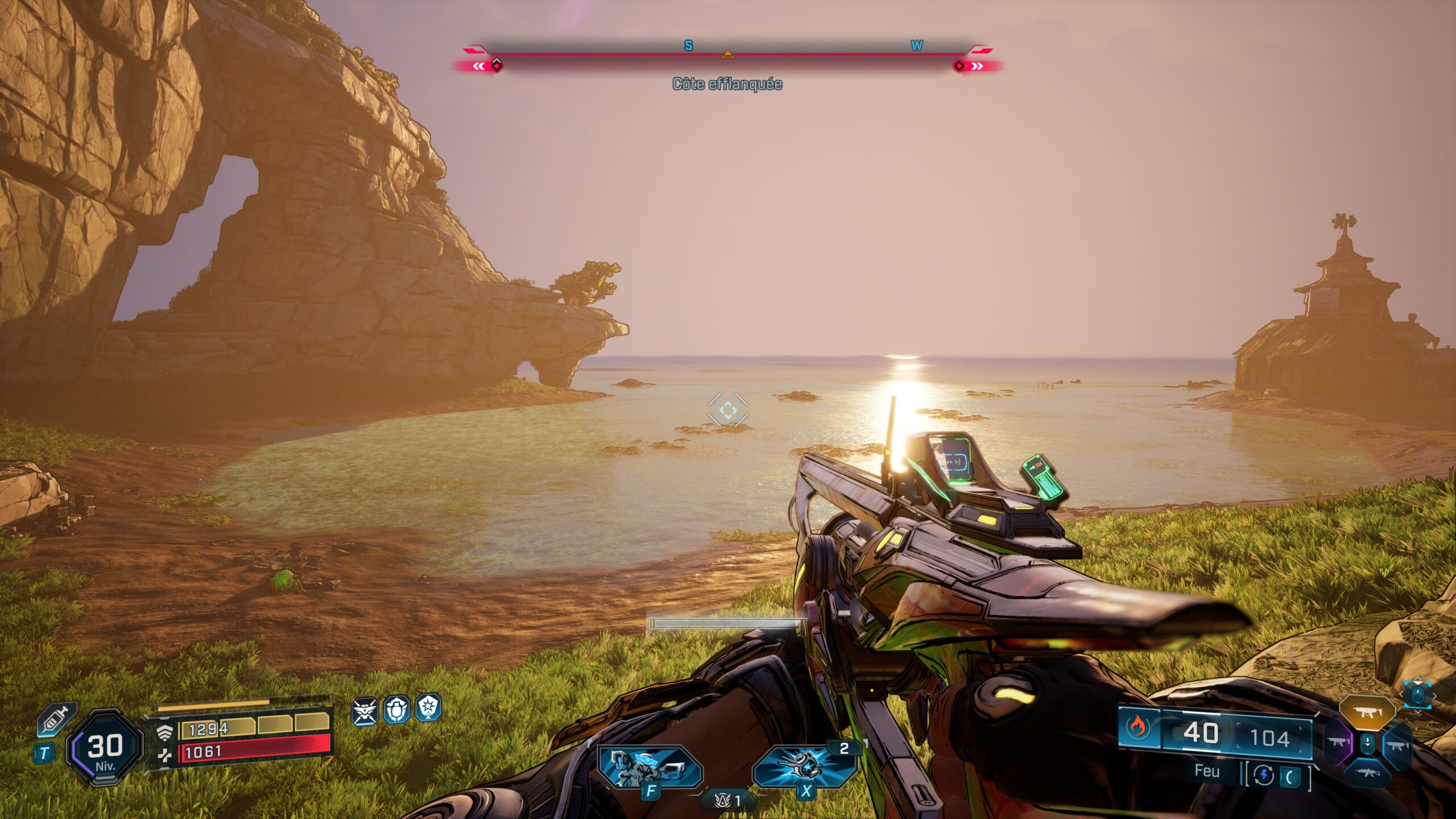Choose the bottom assault rifle weapon slot

1367,772
